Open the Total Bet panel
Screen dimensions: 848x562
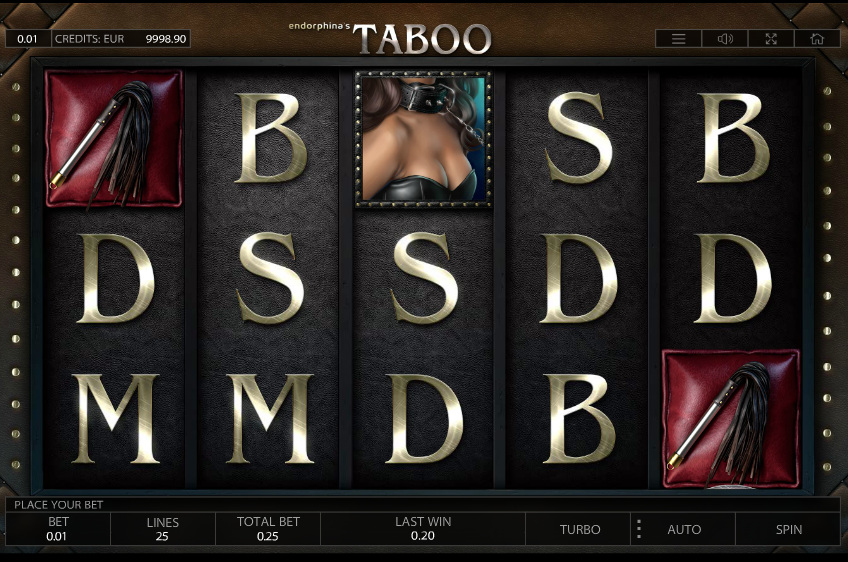(268, 529)
